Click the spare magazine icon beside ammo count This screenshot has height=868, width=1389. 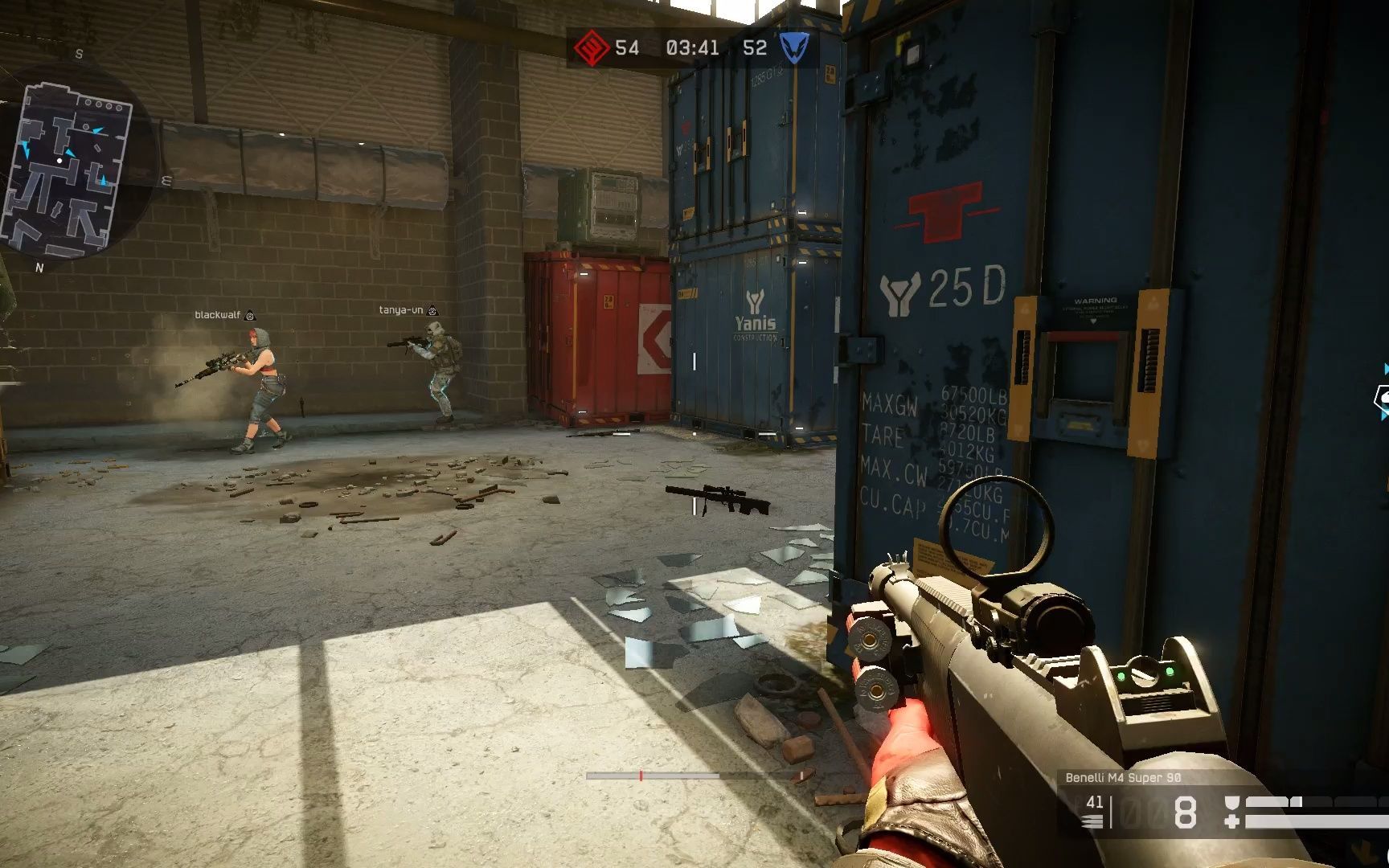1092,819
